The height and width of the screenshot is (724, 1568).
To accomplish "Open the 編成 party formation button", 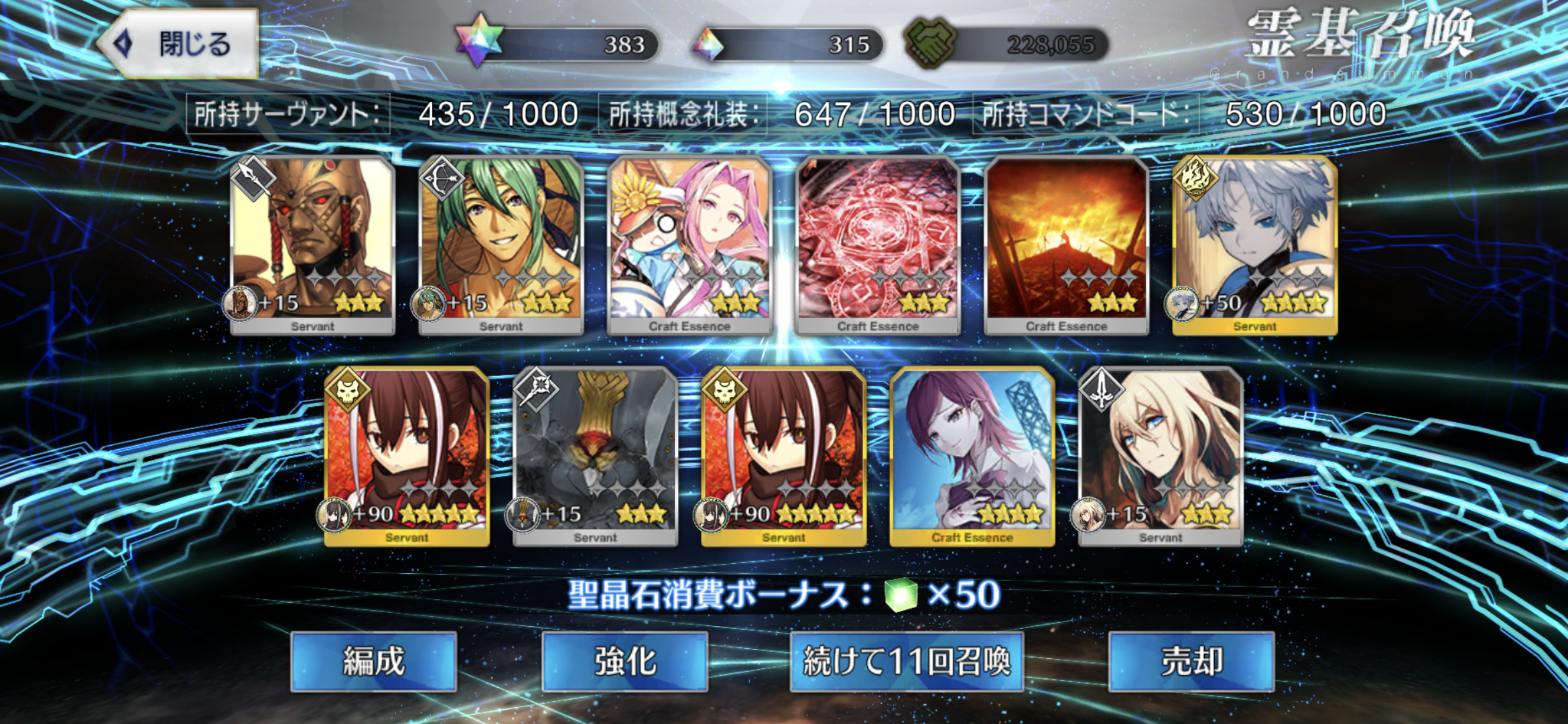I will (x=374, y=662).
